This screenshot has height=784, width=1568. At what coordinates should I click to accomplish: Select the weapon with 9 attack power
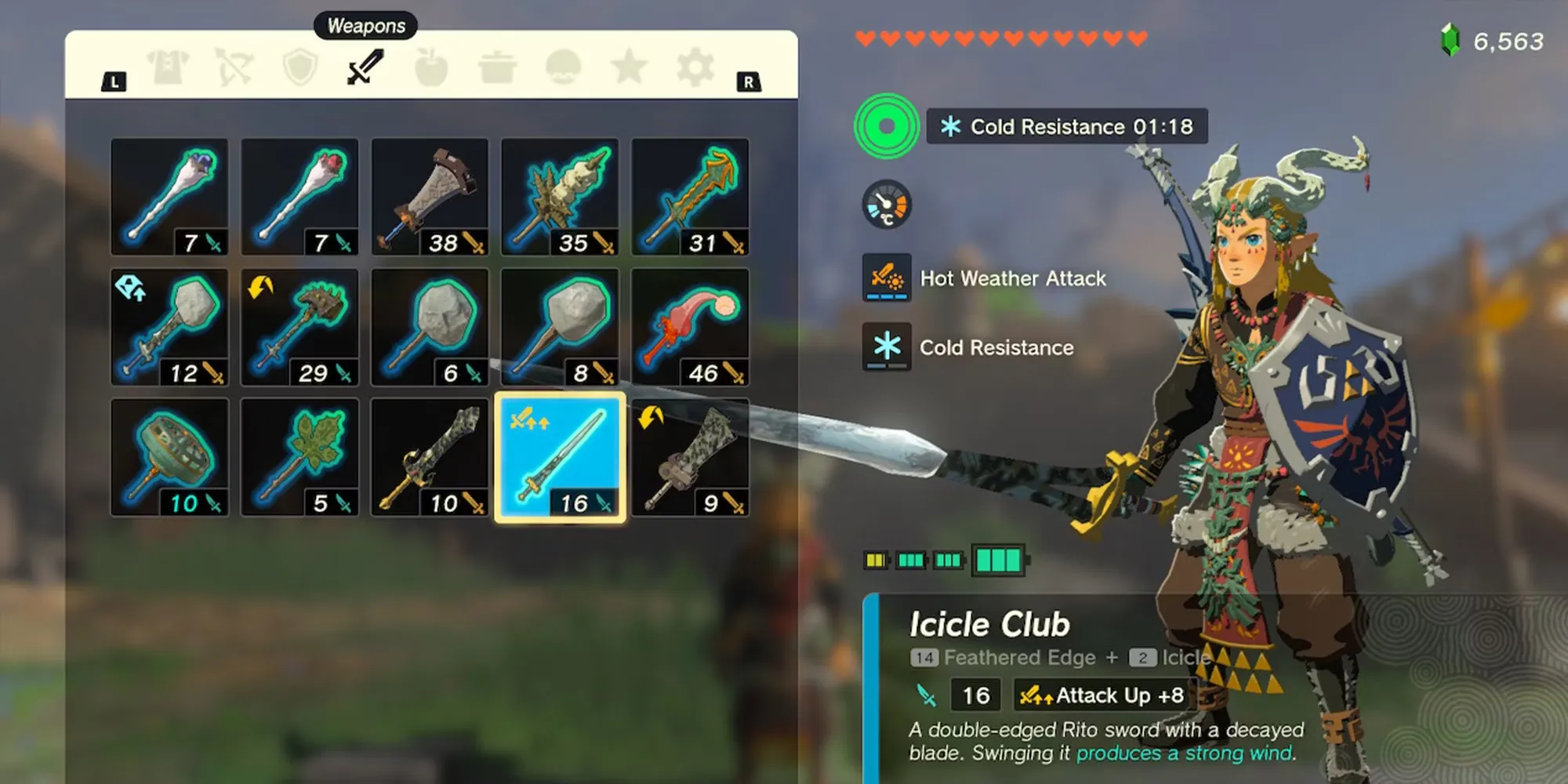pos(690,457)
